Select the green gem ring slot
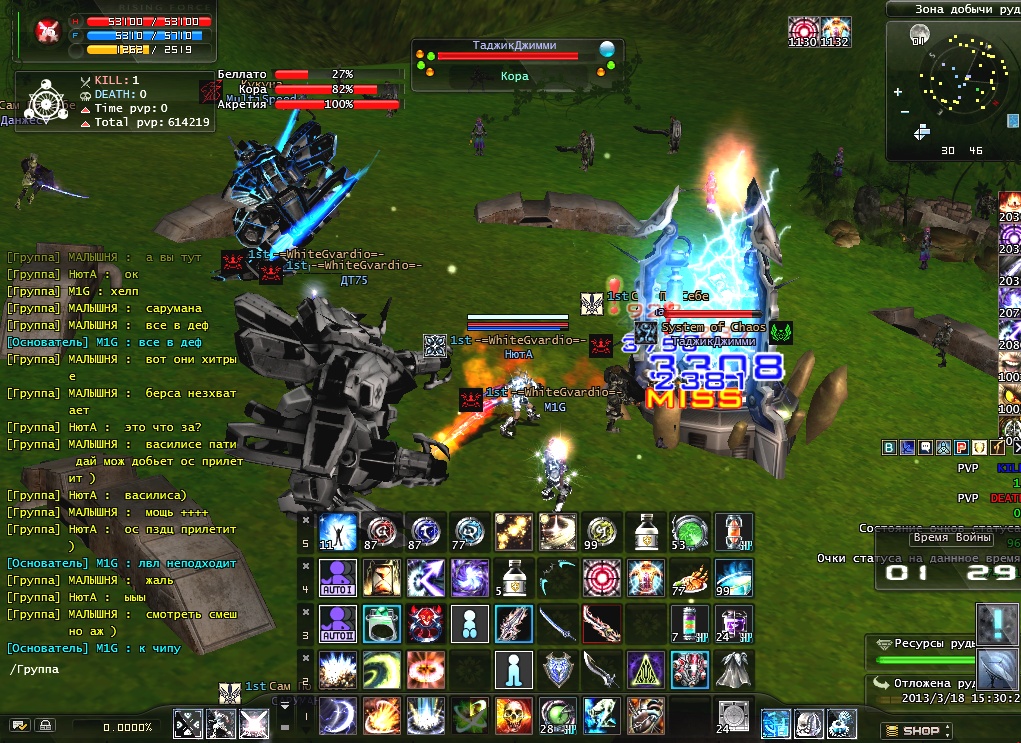 pyautogui.click(x=380, y=623)
